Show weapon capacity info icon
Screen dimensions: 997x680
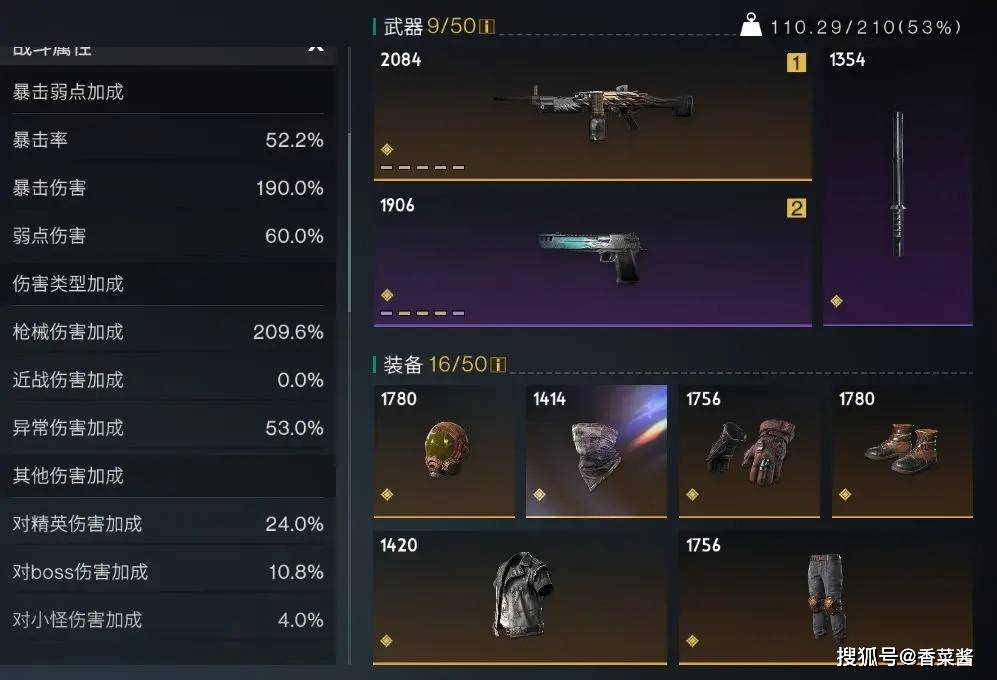click(487, 27)
